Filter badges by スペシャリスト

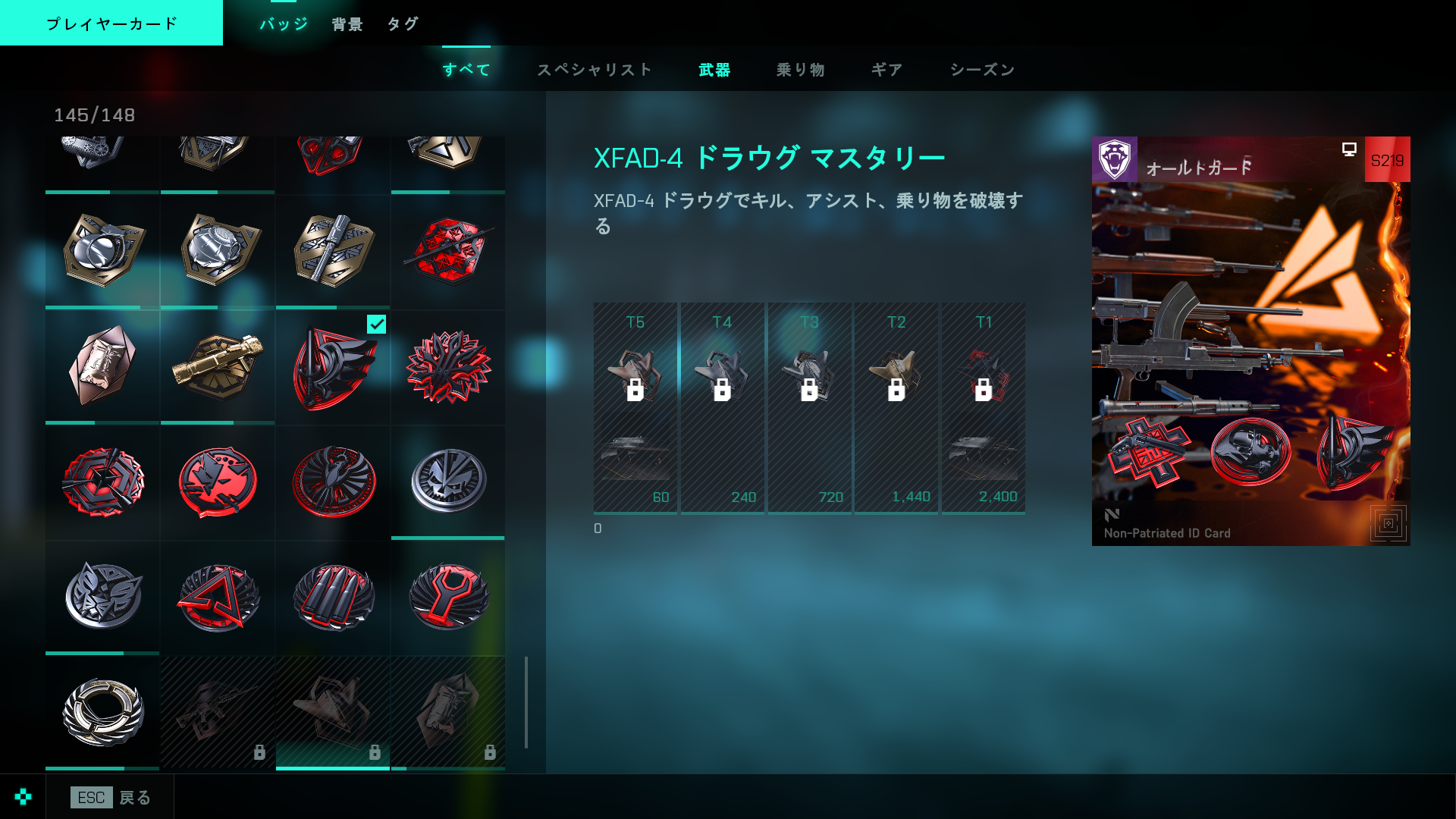[595, 70]
